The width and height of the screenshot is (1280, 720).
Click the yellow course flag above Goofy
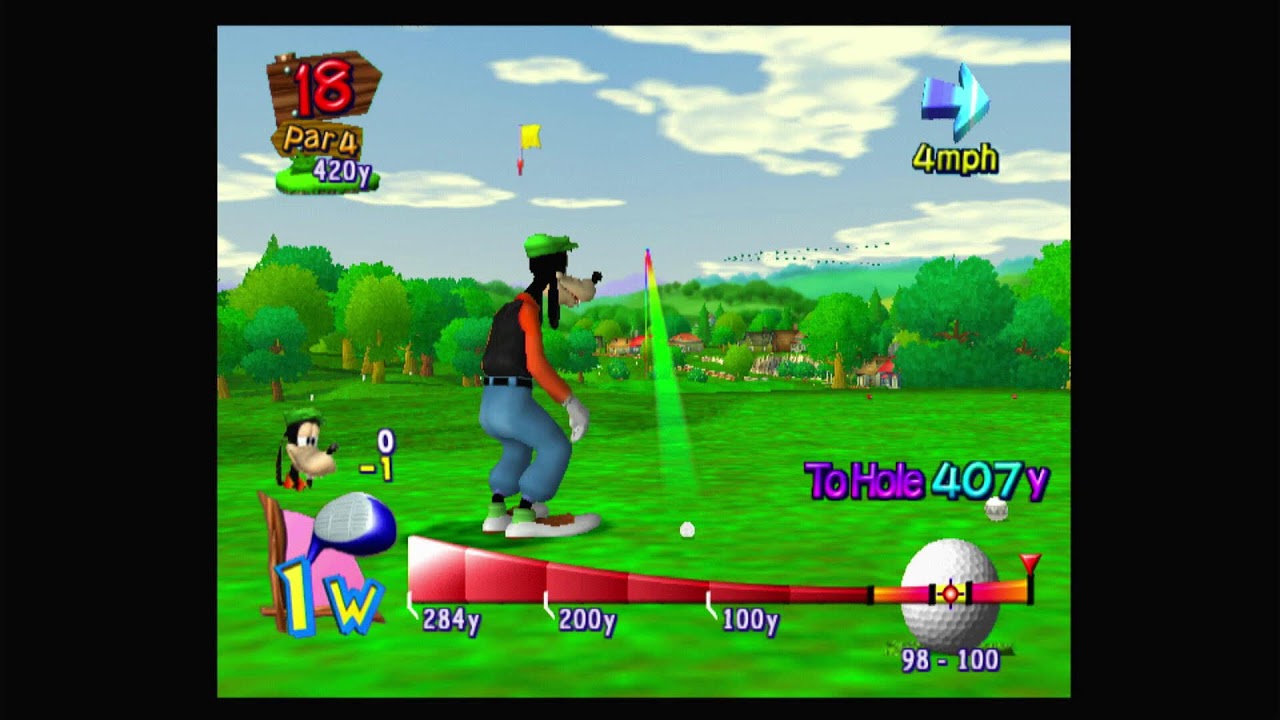pos(527,135)
